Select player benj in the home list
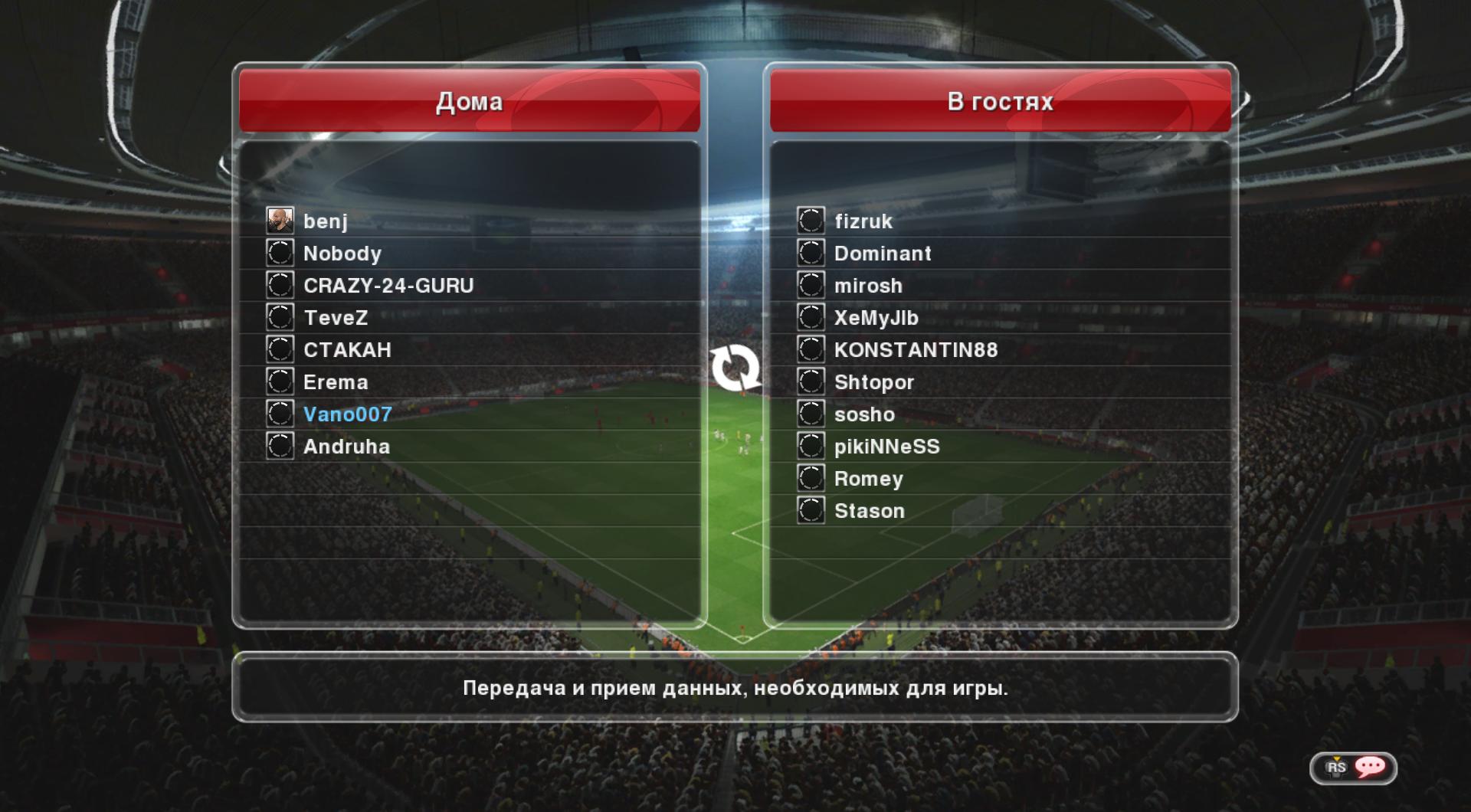This screenshot has width=1471, height=812. pyautogui.click(x=326, y=221)
